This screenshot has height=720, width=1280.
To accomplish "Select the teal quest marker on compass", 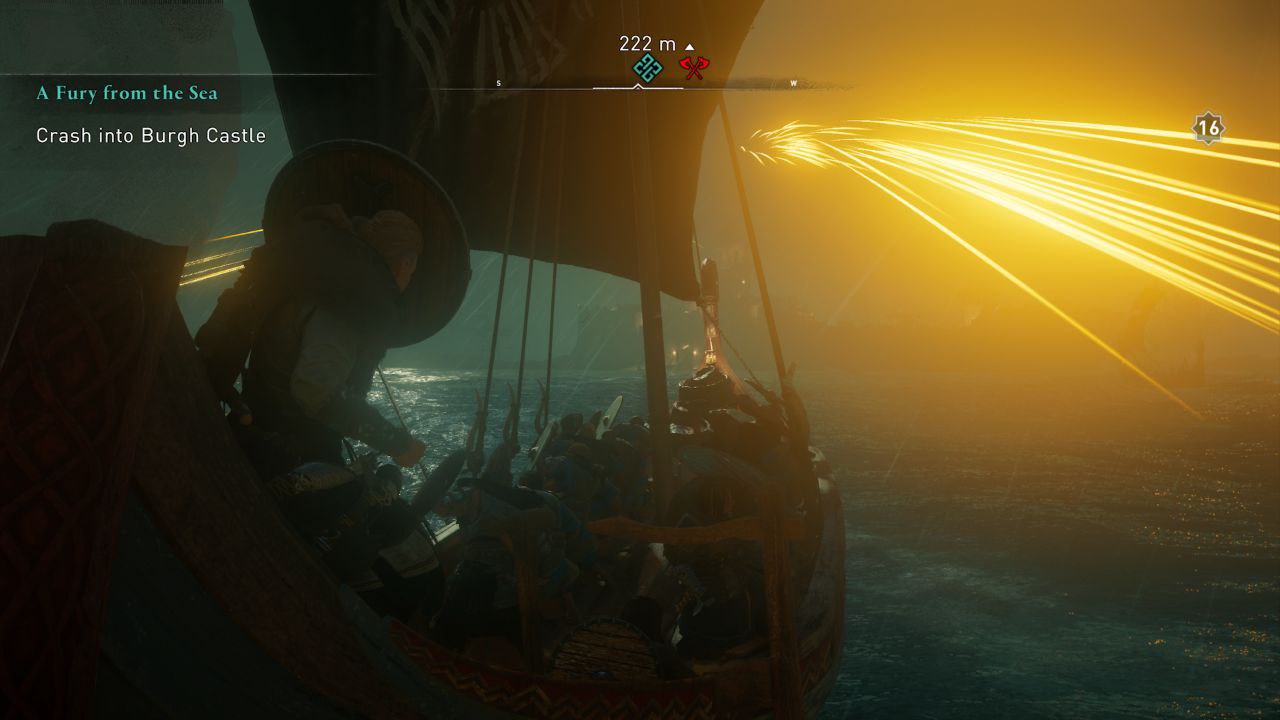I will (648, 69).
